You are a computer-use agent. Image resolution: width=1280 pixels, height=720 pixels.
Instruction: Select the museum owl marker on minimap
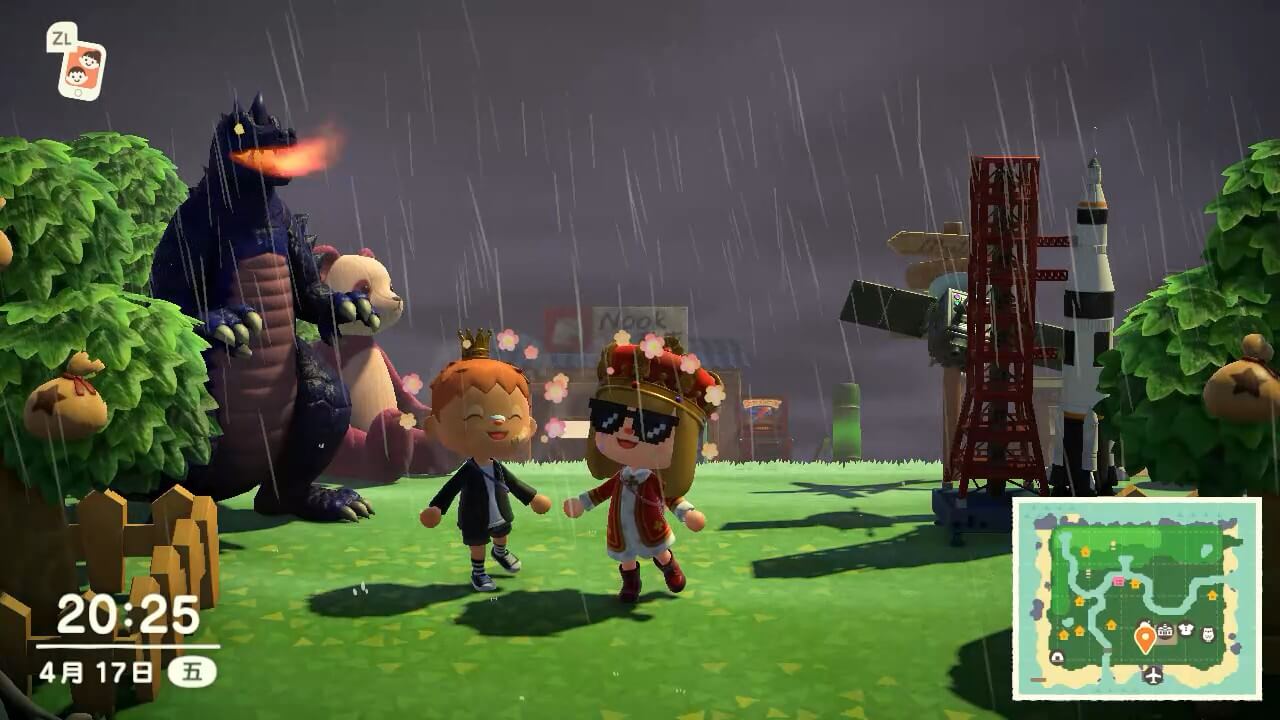coord(1207,633)
